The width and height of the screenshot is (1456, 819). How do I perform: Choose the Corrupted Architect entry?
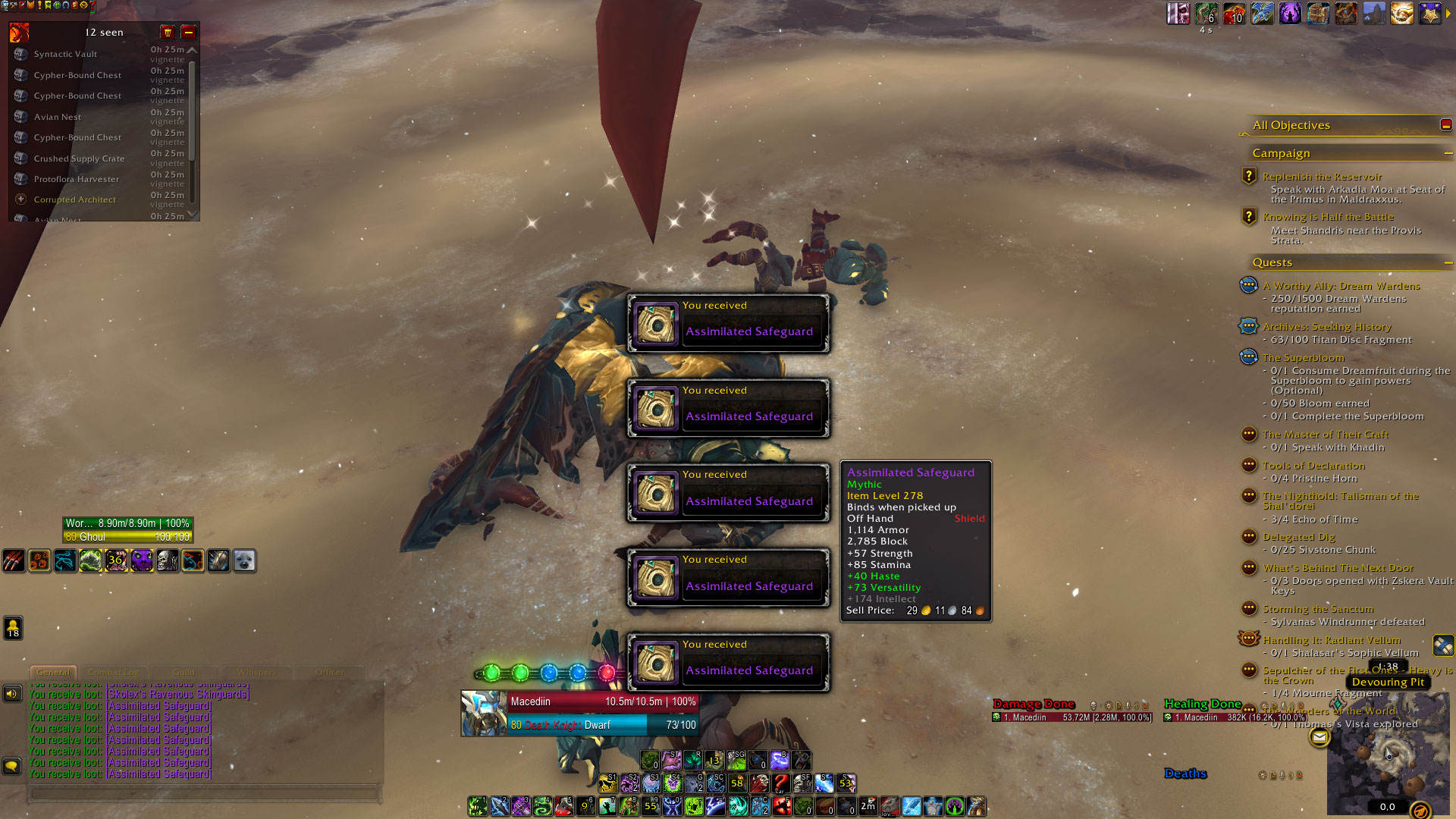click(74, 199)
